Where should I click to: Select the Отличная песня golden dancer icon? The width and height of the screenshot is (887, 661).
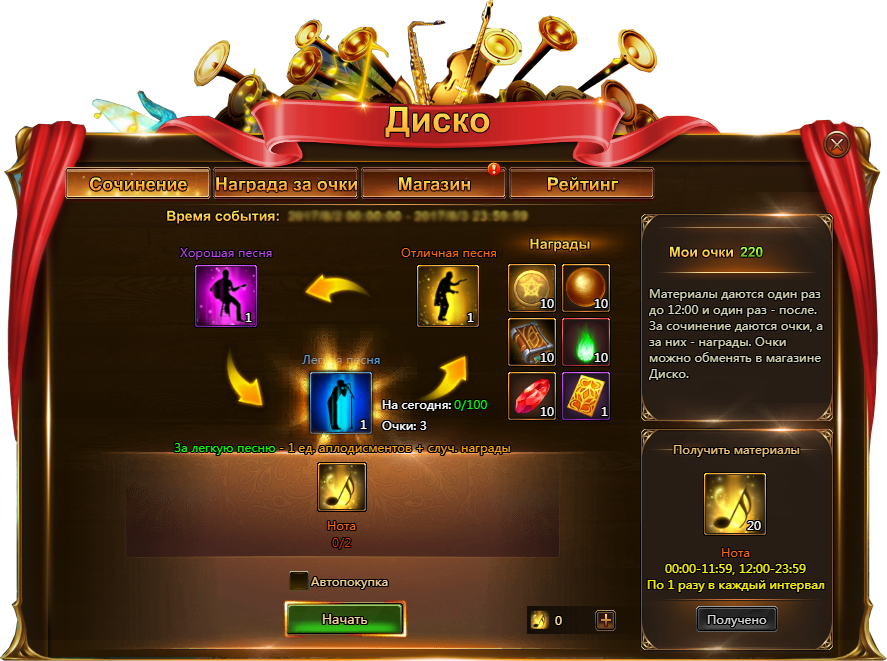pos(447,295)
